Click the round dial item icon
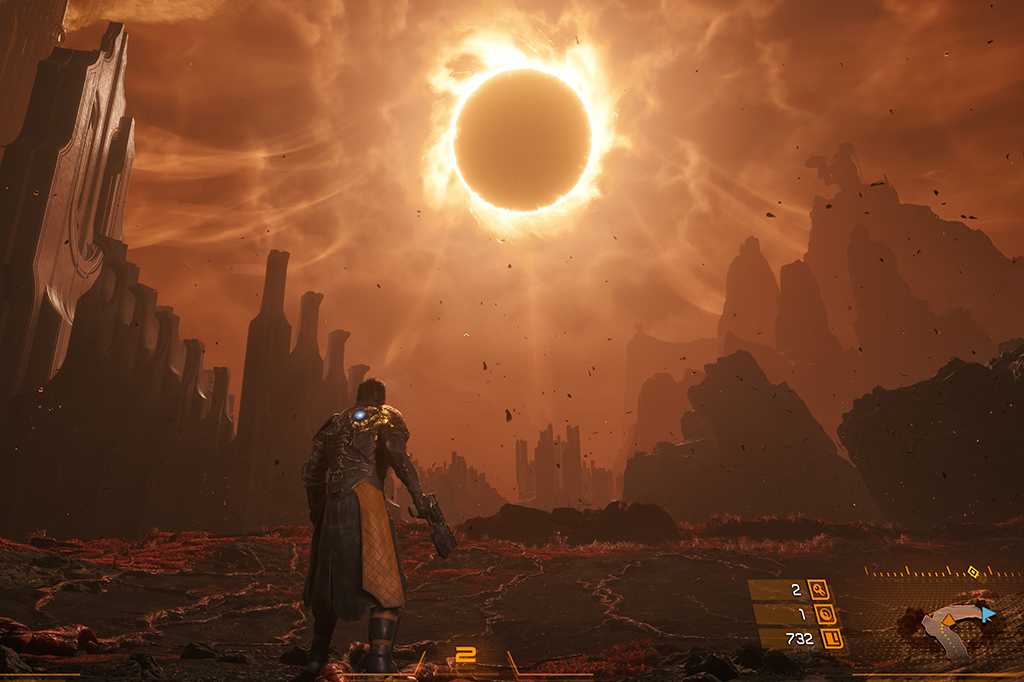The width and height of the screenshot is (1024, 682). pos(826,614)
